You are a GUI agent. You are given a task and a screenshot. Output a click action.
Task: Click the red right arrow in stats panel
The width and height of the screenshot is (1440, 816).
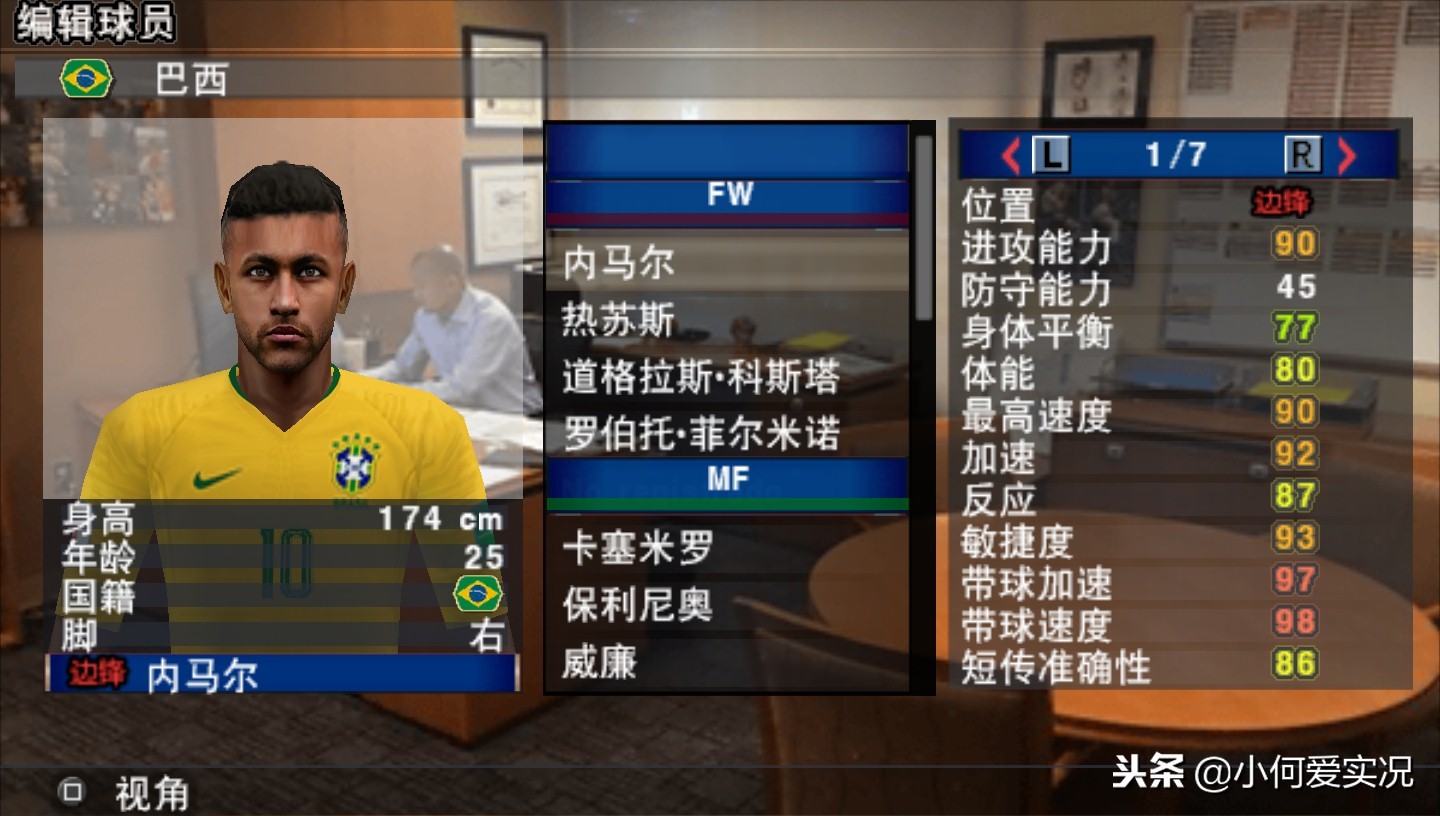coord(1347,156)
